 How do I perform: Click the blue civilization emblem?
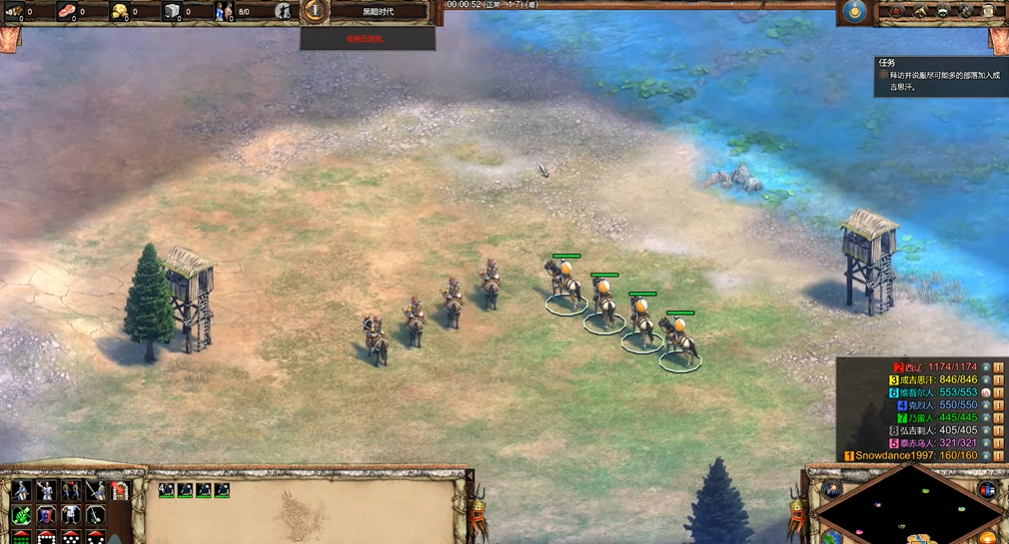point(853,12)
